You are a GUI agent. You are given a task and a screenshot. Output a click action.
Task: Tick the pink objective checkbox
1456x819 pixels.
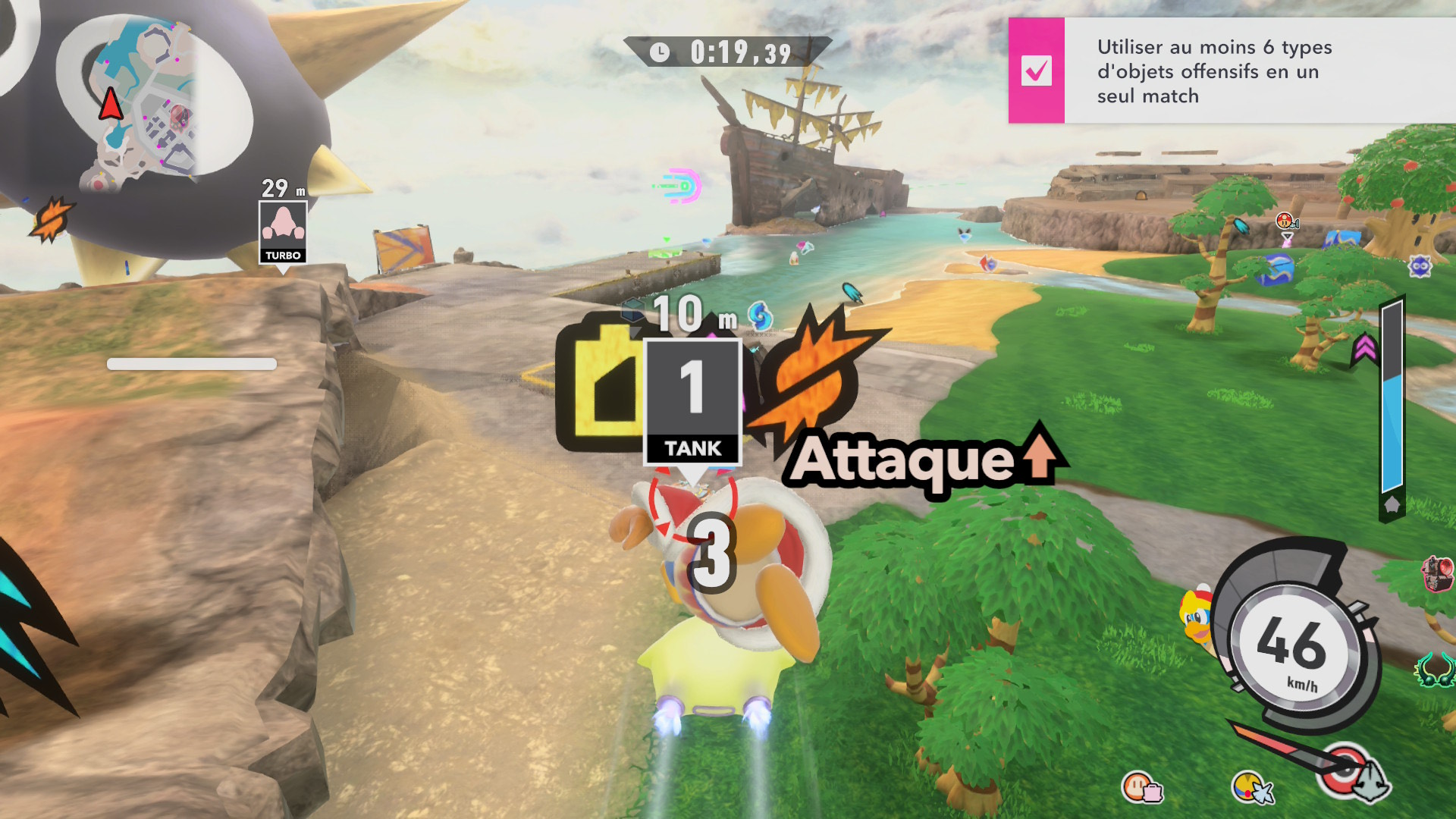point(1036,71)
